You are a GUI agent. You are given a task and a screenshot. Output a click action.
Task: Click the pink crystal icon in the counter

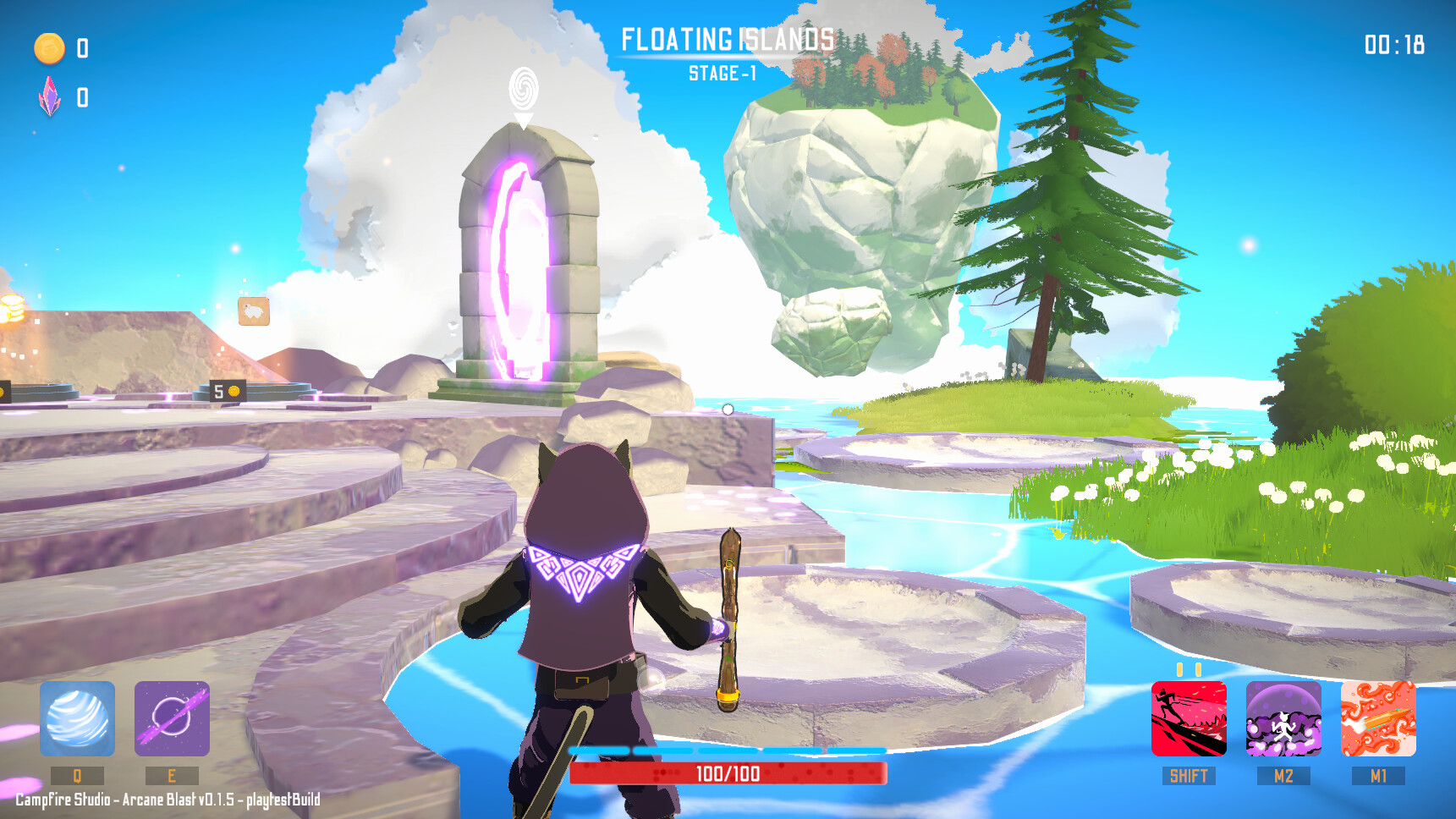49,97
